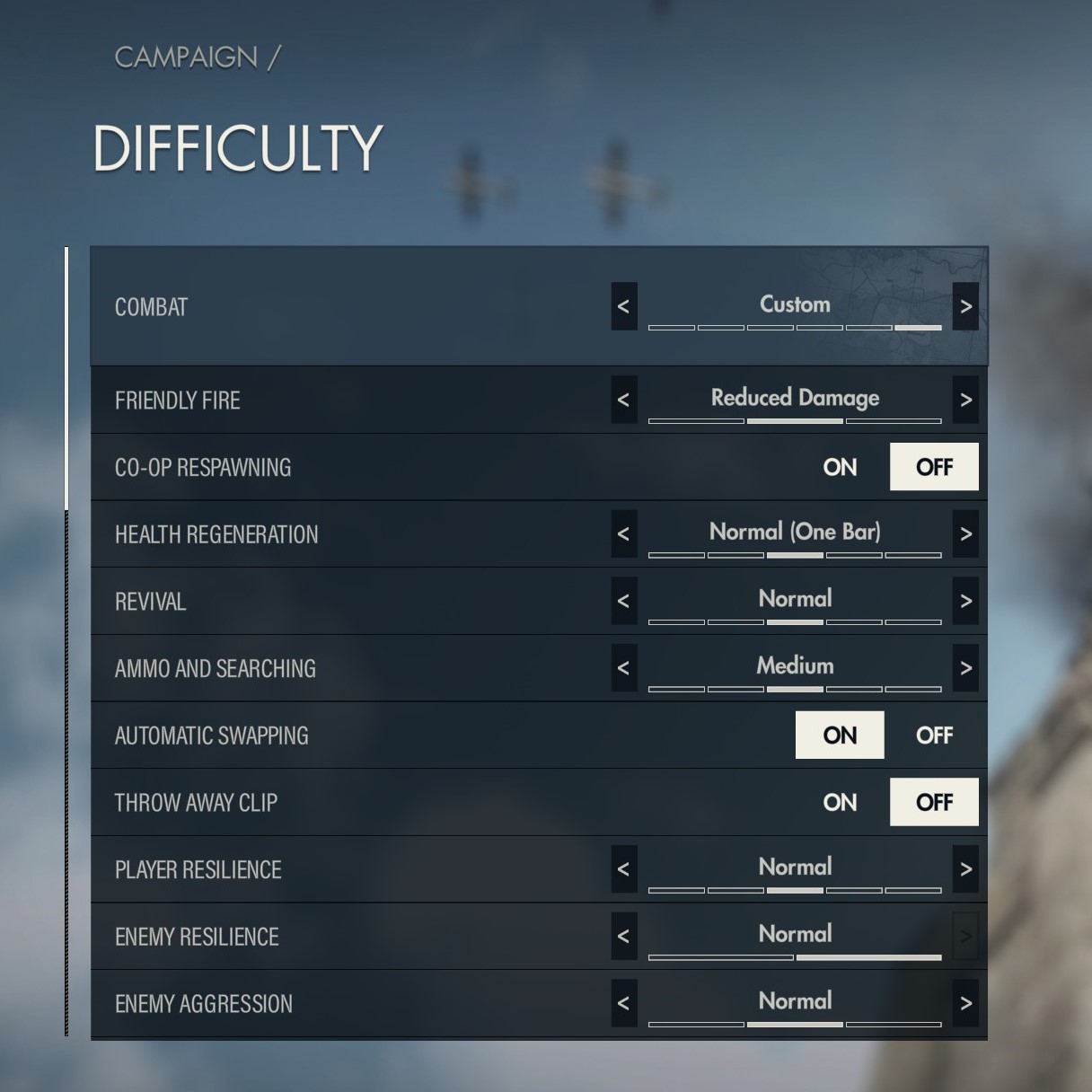
Task: Select OFF for Co-op Respawning
Action: click(x=934, y=467)
